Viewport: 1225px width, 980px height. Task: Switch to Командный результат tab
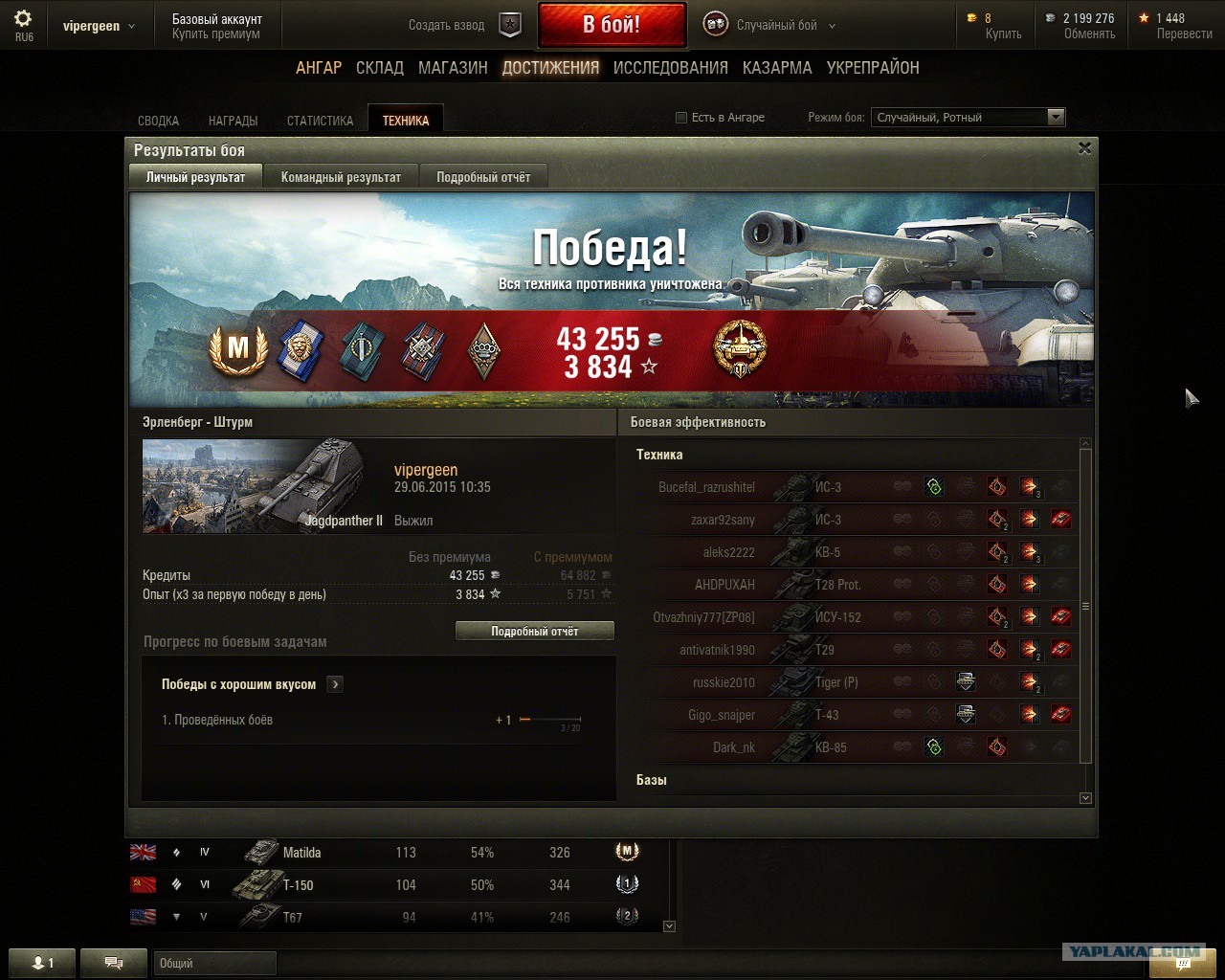341,177
